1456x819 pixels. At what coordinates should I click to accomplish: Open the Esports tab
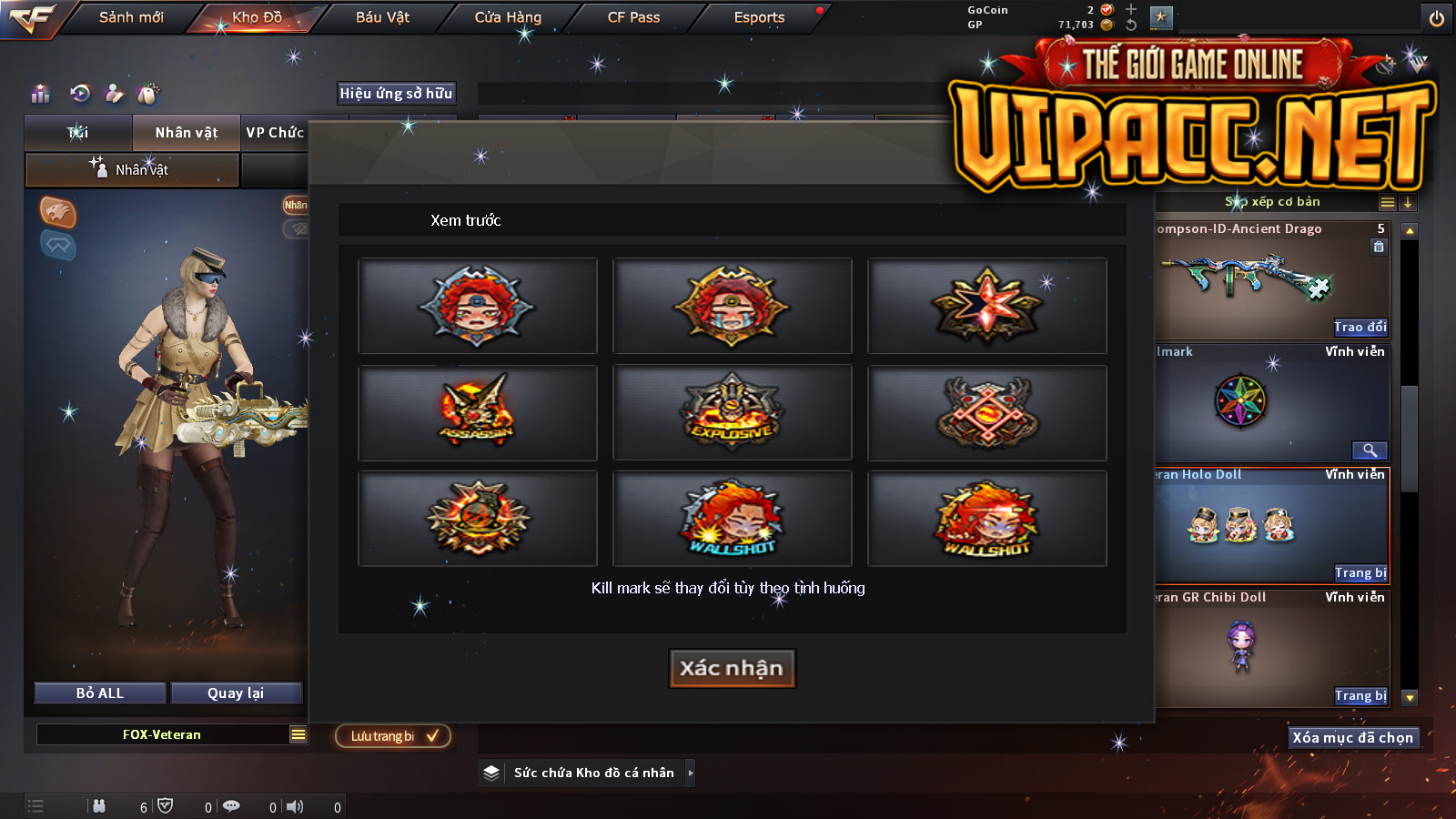coord(759,17)
